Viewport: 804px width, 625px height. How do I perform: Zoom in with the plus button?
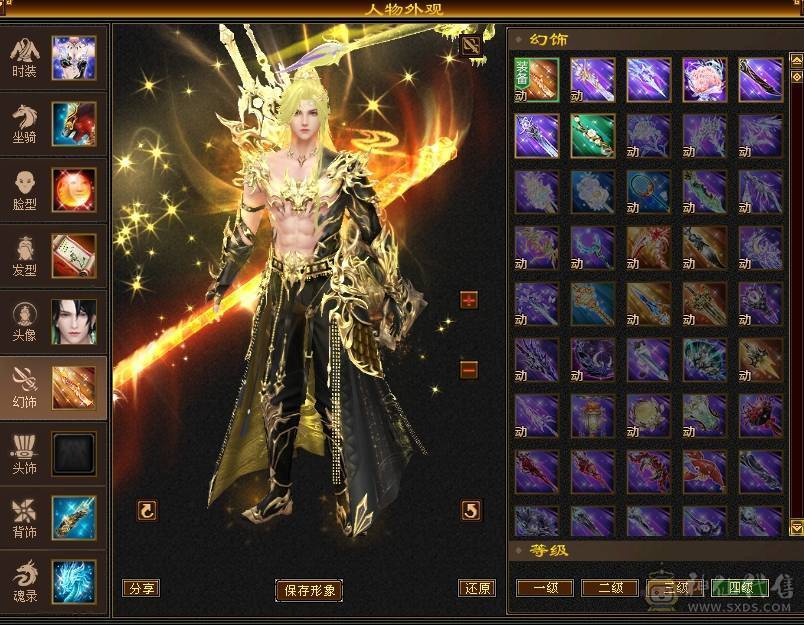pyautogui.click(x=469, y=300)
